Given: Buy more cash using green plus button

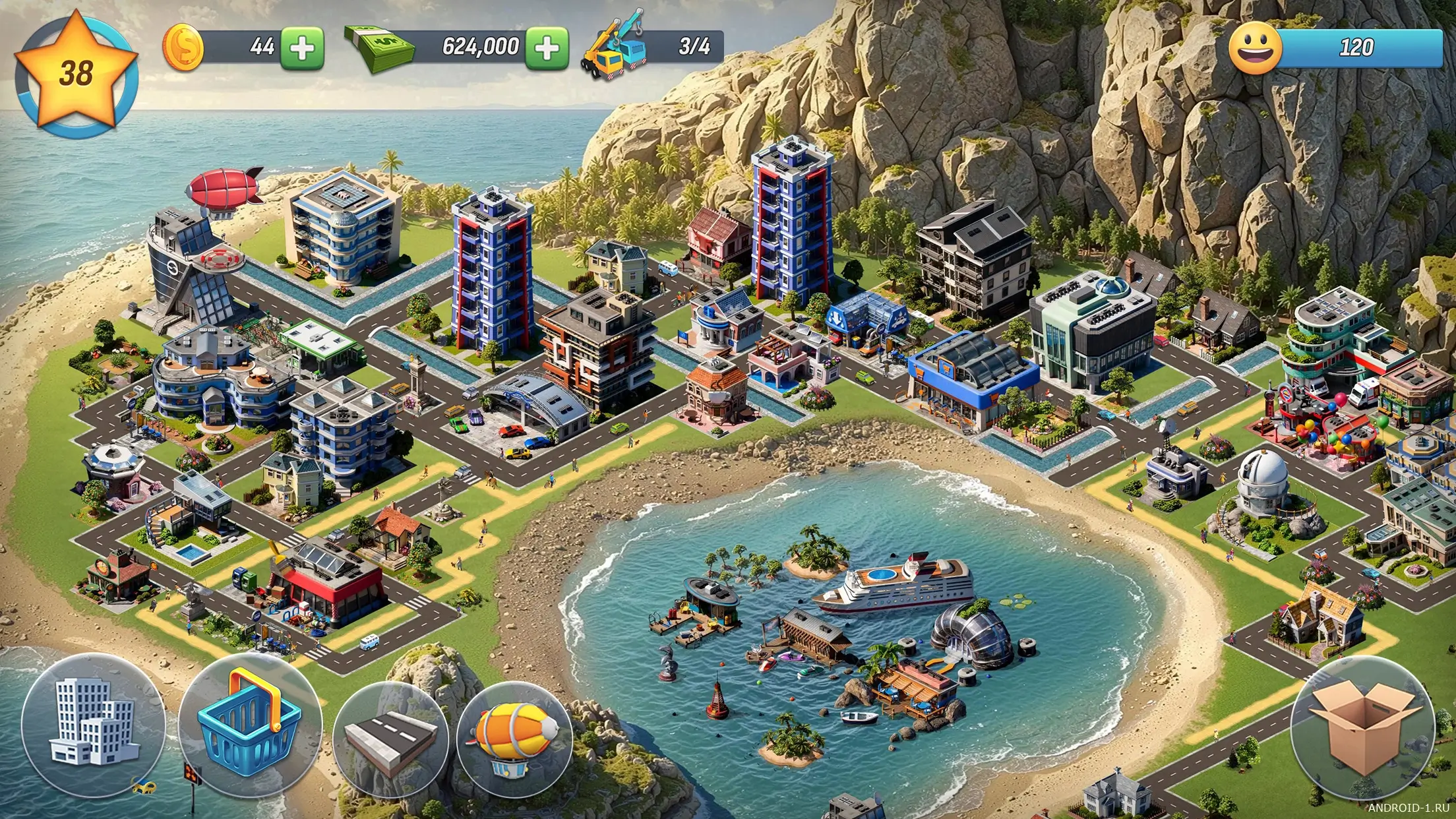Looking at the screenshot, I should point(547,48).
